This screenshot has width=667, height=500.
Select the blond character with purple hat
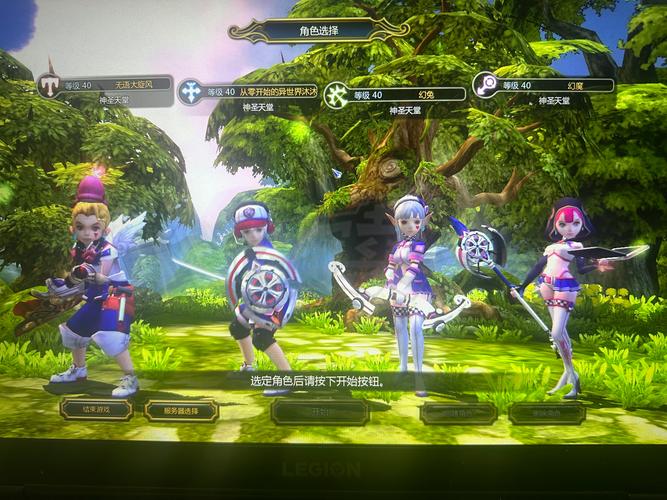pos(96,285)
